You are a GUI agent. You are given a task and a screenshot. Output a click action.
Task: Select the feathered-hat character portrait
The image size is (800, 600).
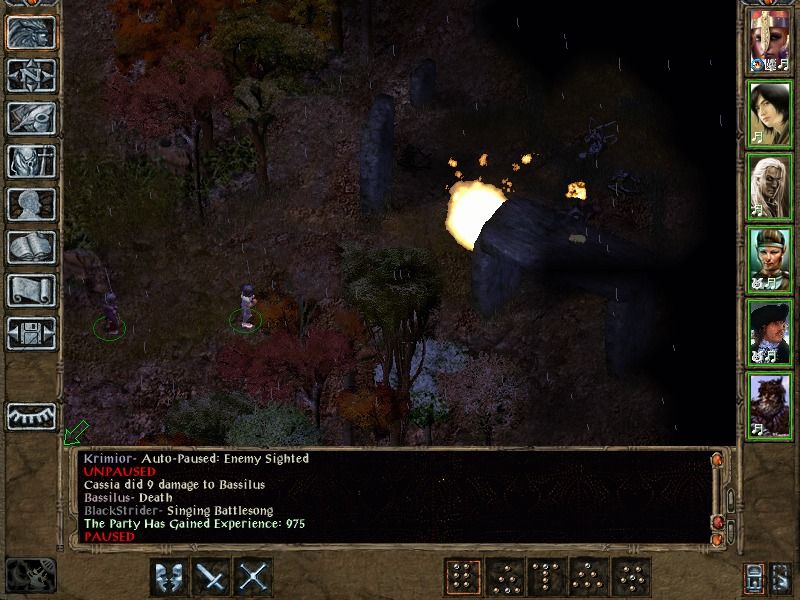pyautogui.click(x=769, y=332)
